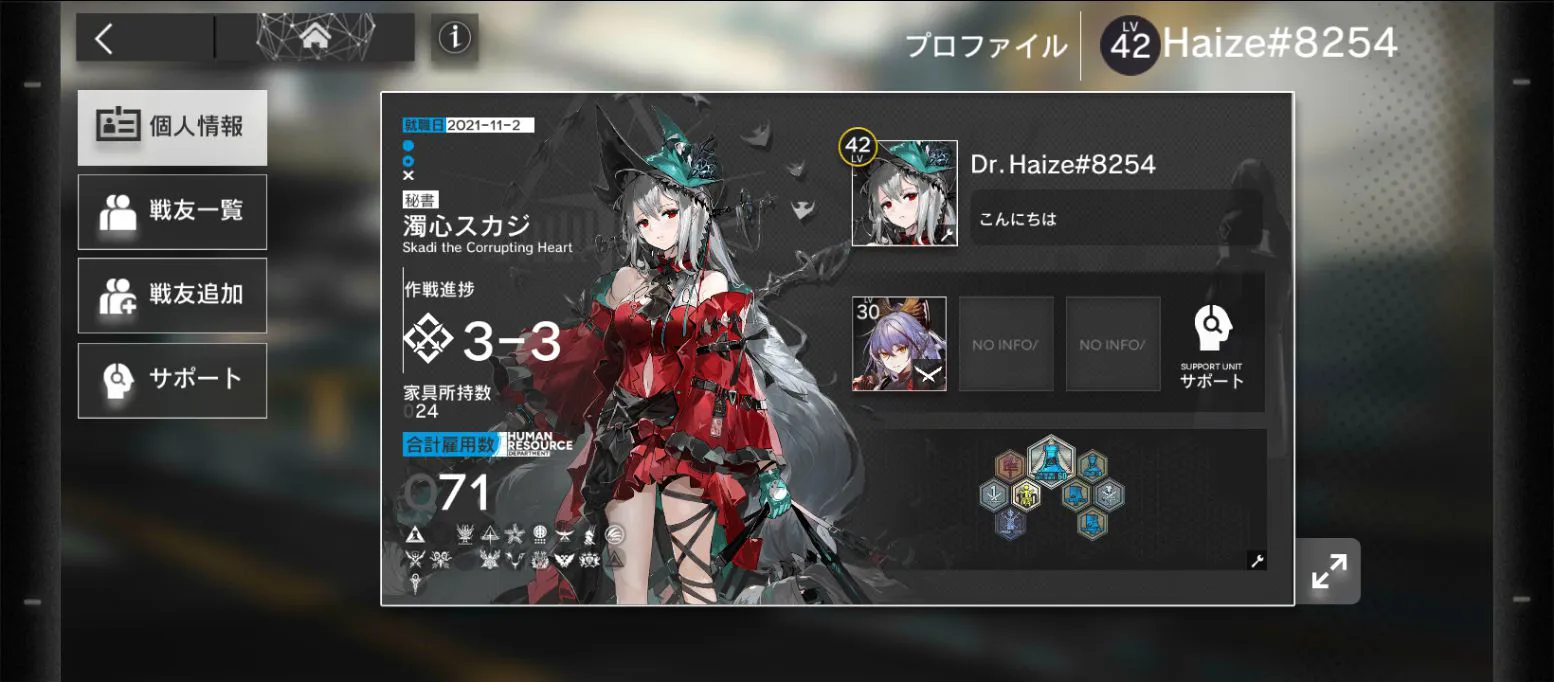Select the level 30 support unit
The width and height of the screenshot is (1554, 682).
899,343
